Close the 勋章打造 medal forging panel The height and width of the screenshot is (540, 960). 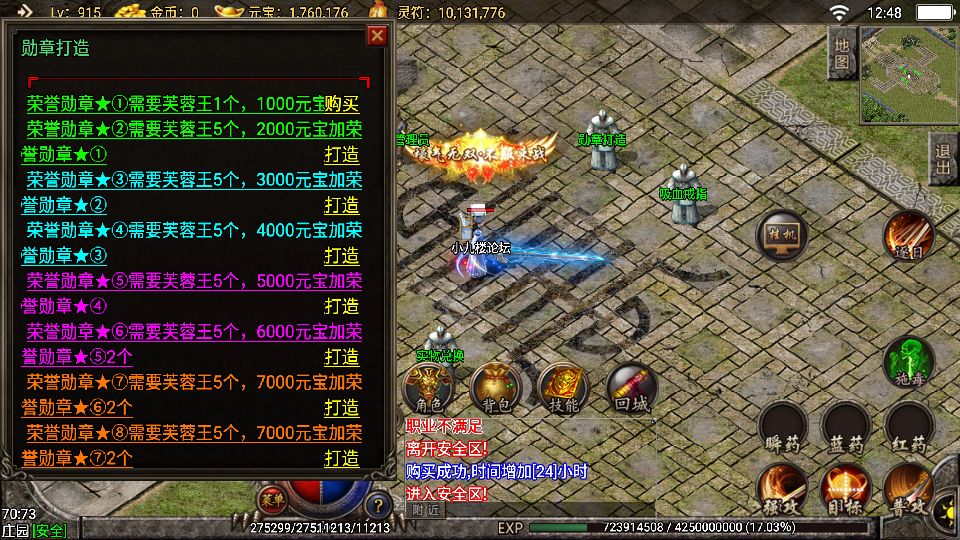click(x=377, y=36)
